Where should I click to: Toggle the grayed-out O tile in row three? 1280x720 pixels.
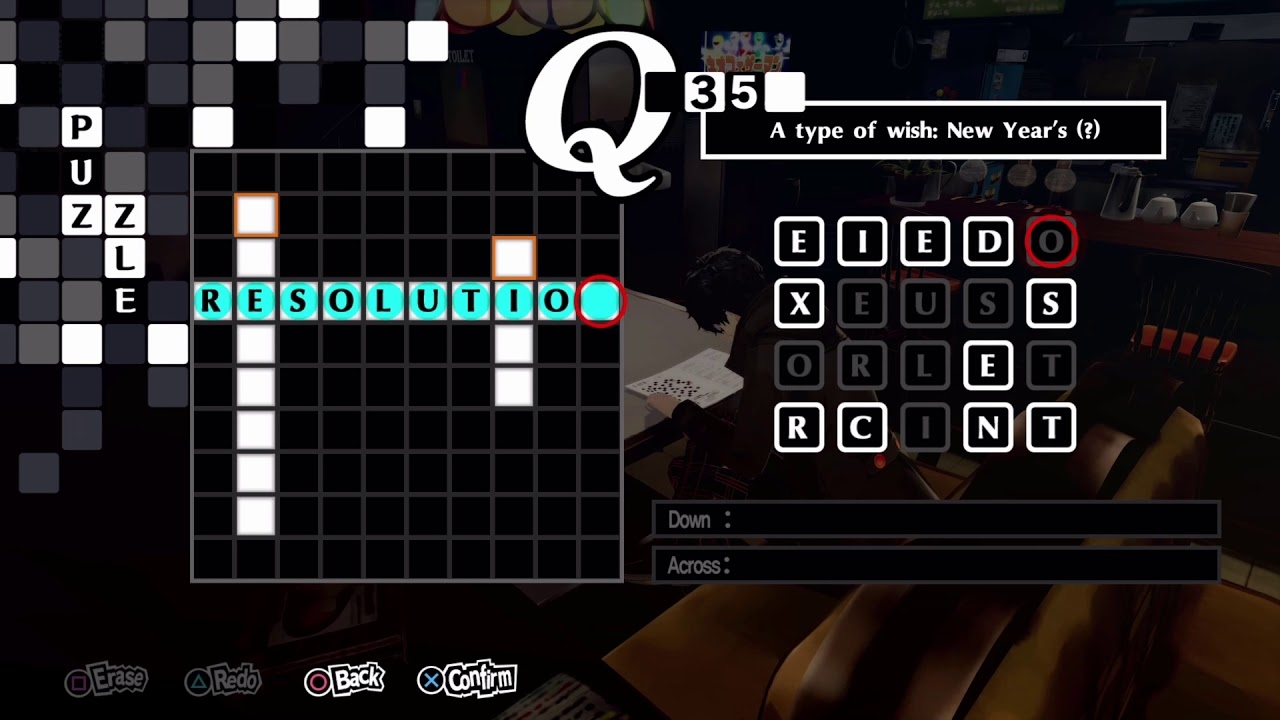pos(799,366)
